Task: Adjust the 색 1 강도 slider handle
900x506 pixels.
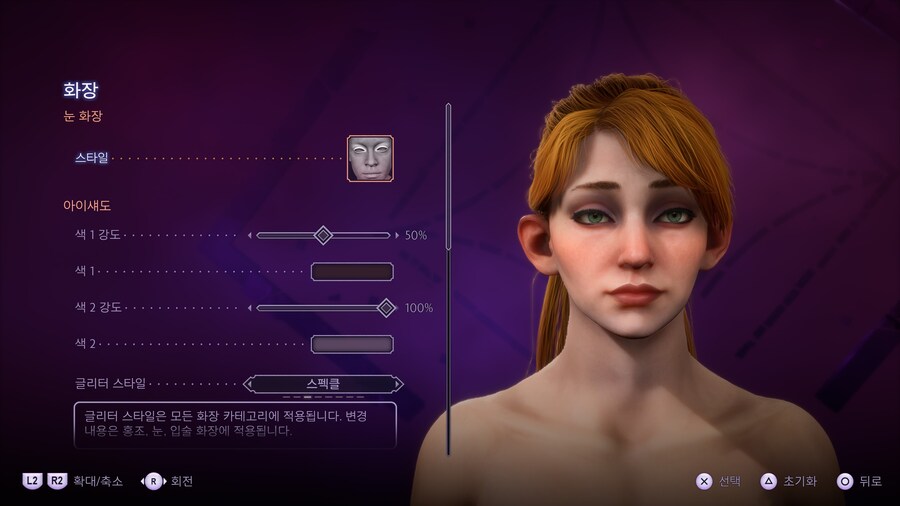Action: click(x=323, y=235)
